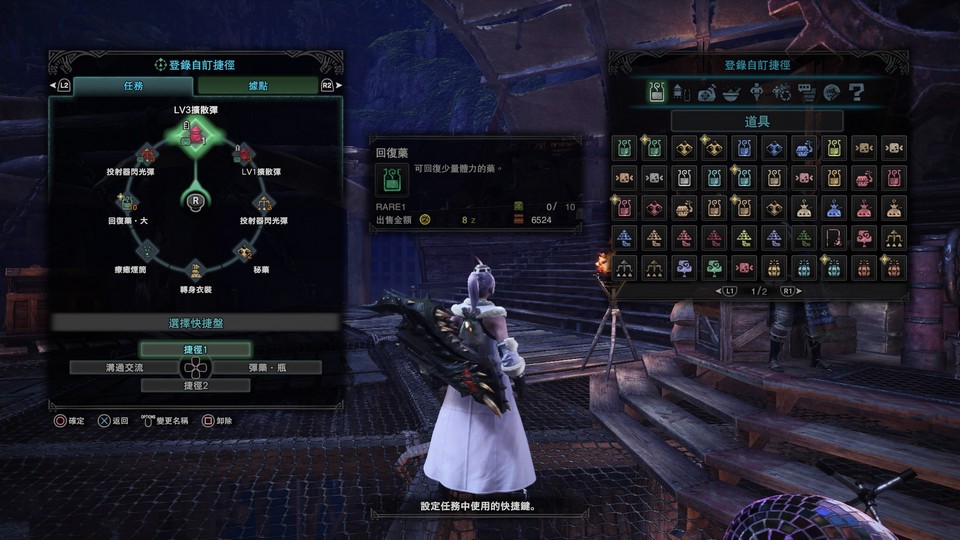The width and height of the screenshot is (960, 540).
Task: Open the question mark category
Action: point(856,93)
